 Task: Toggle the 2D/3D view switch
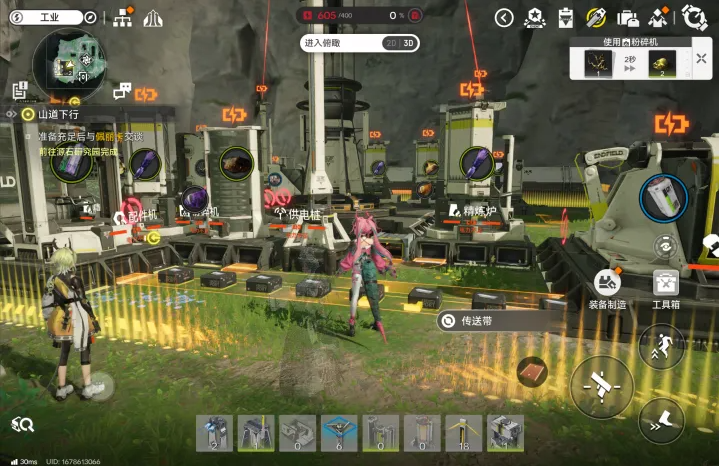tap(400, 43)
